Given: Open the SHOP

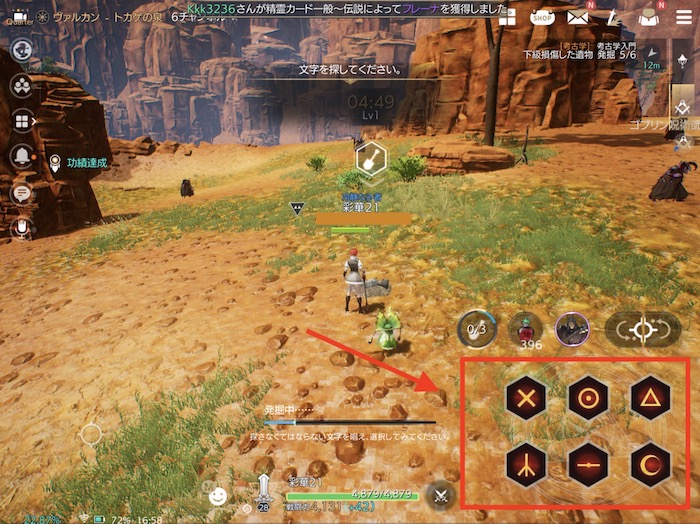Looking at the screenshot, I should [x=541, y=17].
